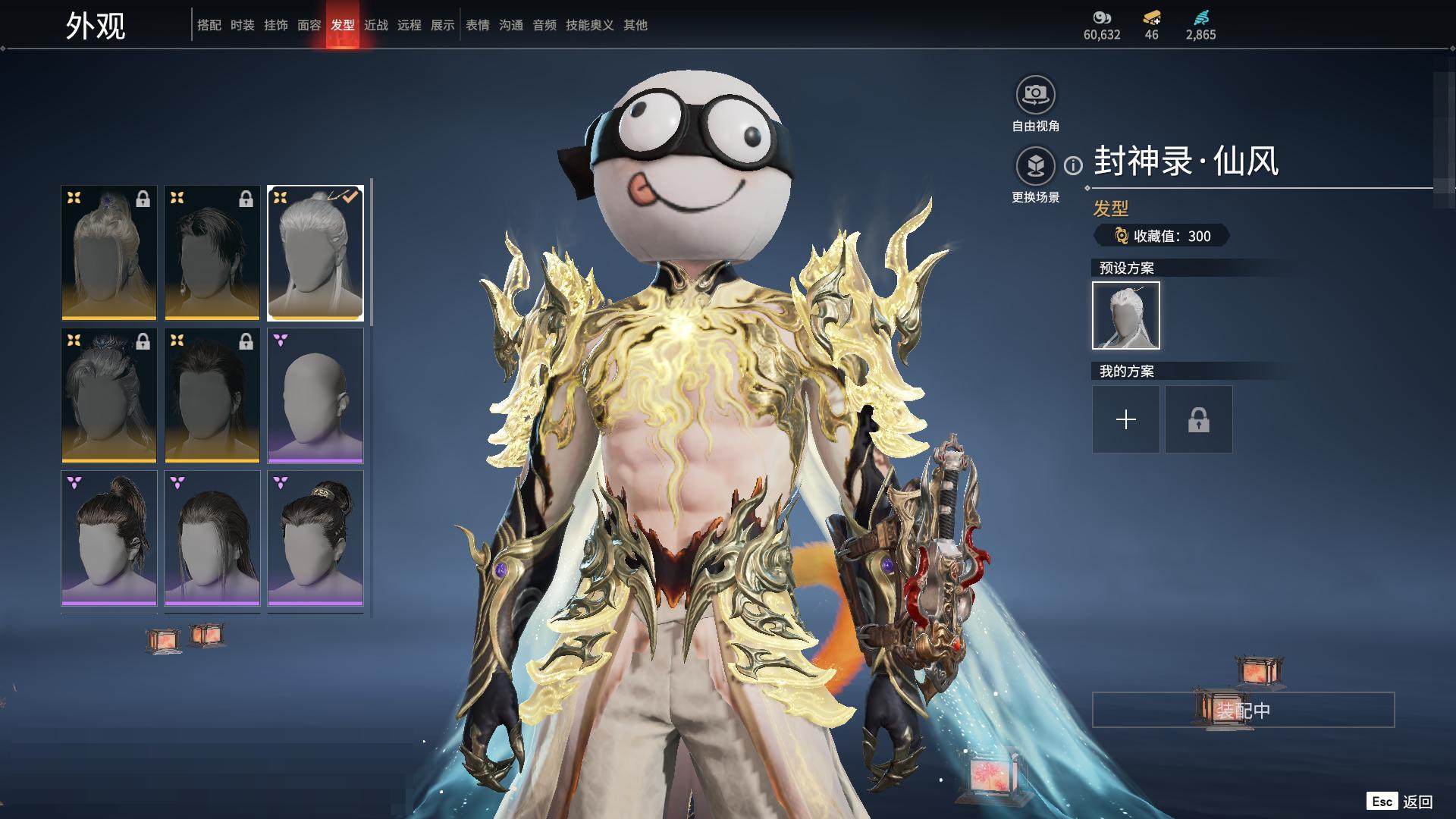Open the 近战 melee tab
1456x819 pixels.
pos(375,25)
